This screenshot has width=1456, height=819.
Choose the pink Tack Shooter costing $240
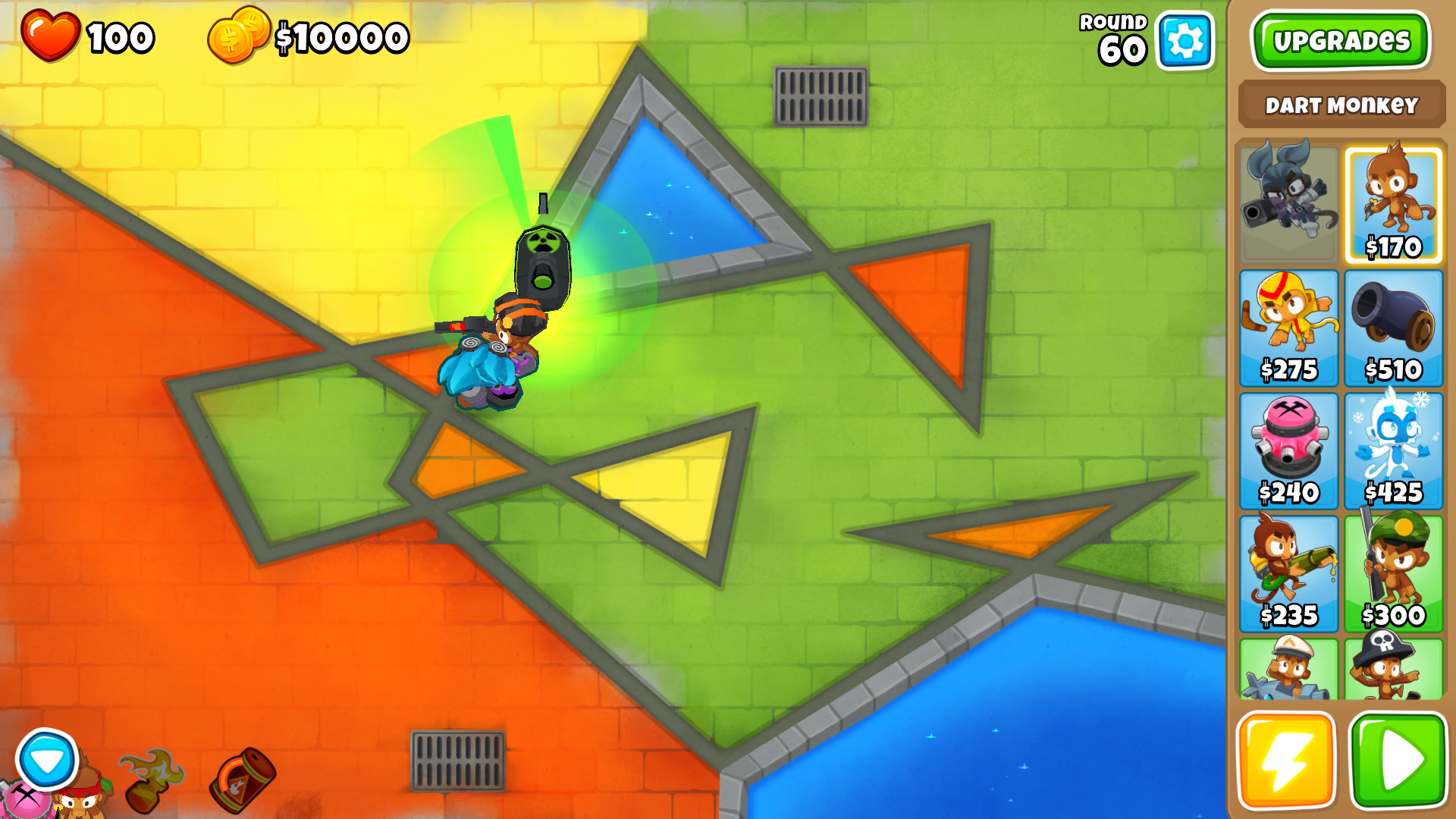(1289, 447)
